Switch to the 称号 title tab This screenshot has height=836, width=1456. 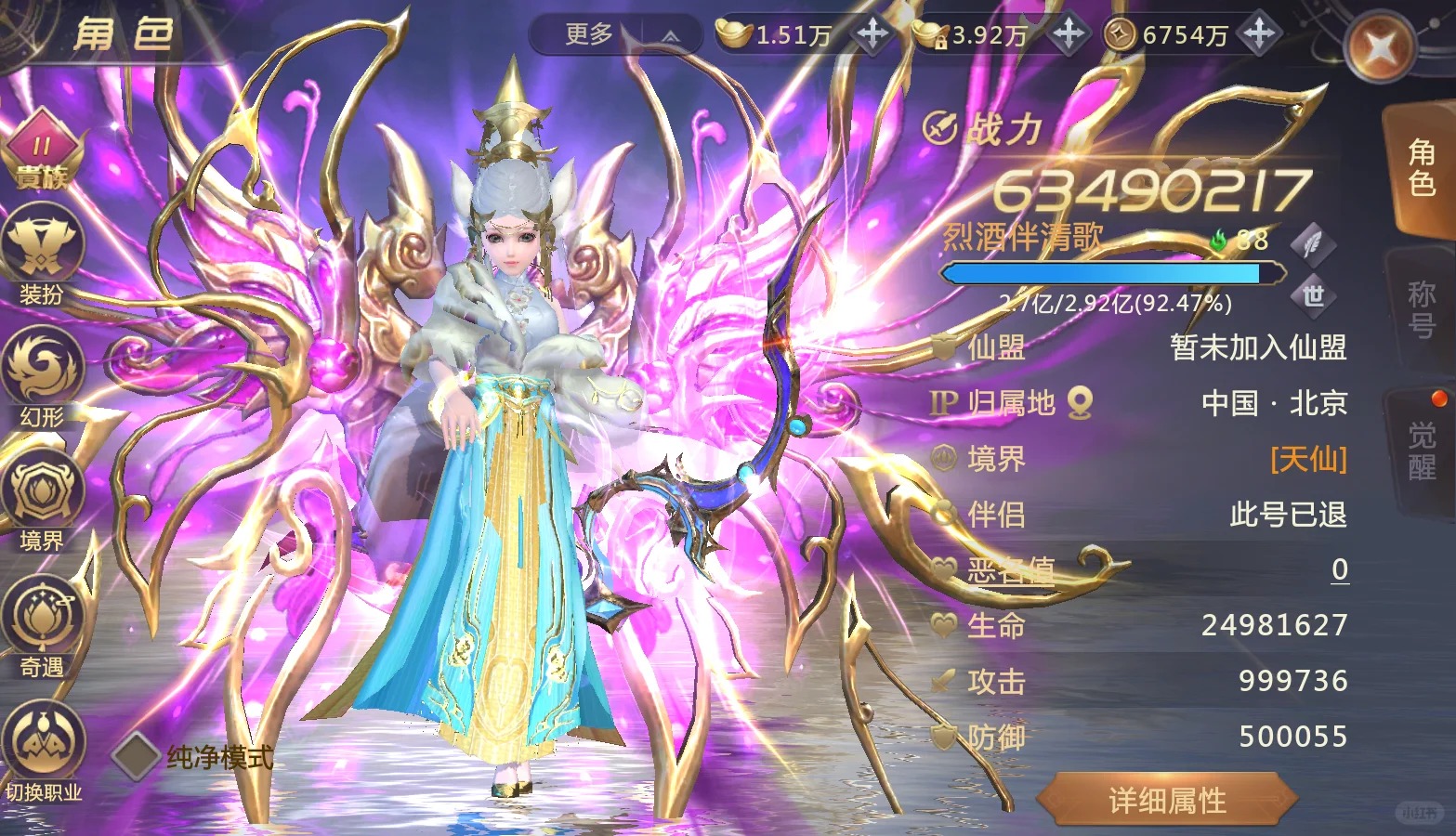point(1421,311)
